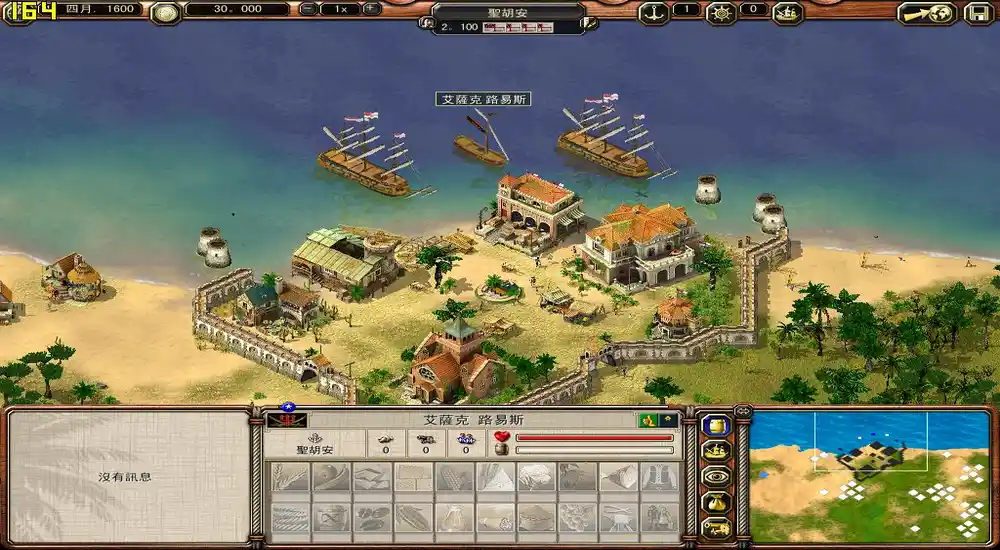Select the rope goods slot
This screenshot has height=550, width=1000.
pyautogui.click(x=290, y=517)
